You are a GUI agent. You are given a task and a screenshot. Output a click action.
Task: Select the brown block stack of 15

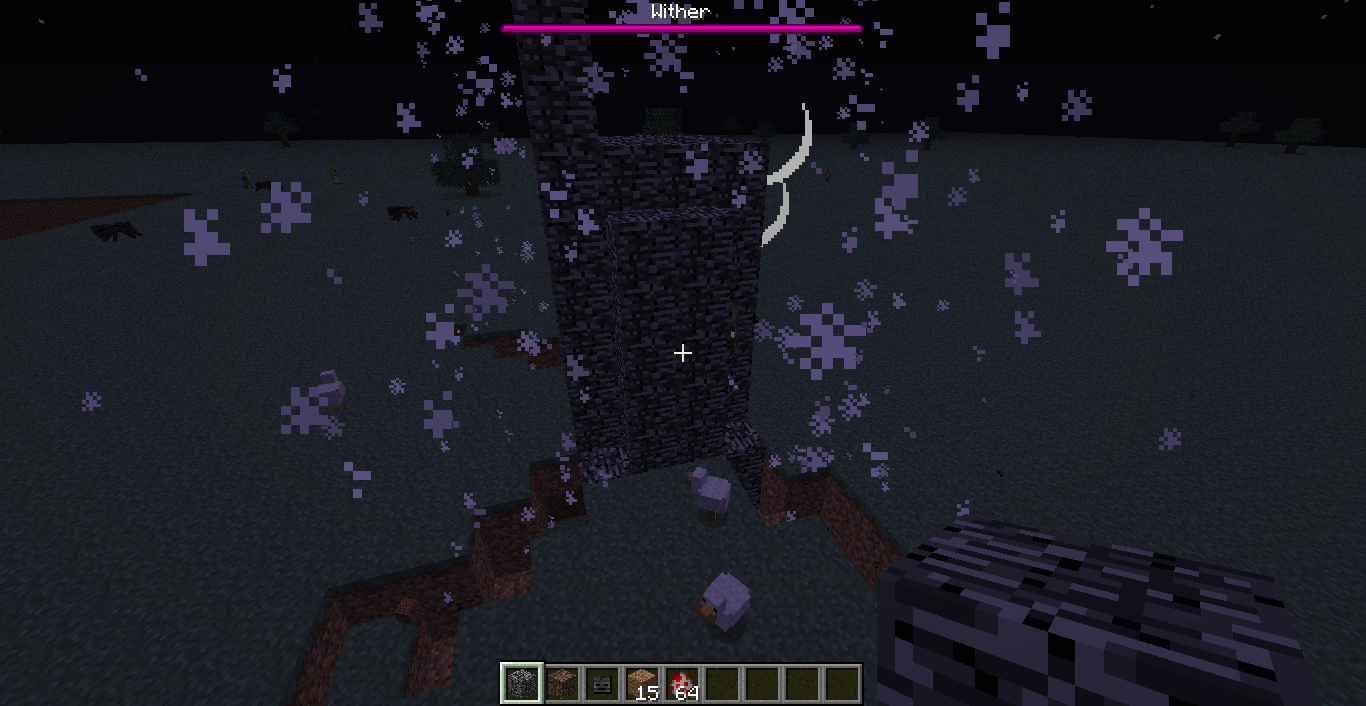point(641,684)
